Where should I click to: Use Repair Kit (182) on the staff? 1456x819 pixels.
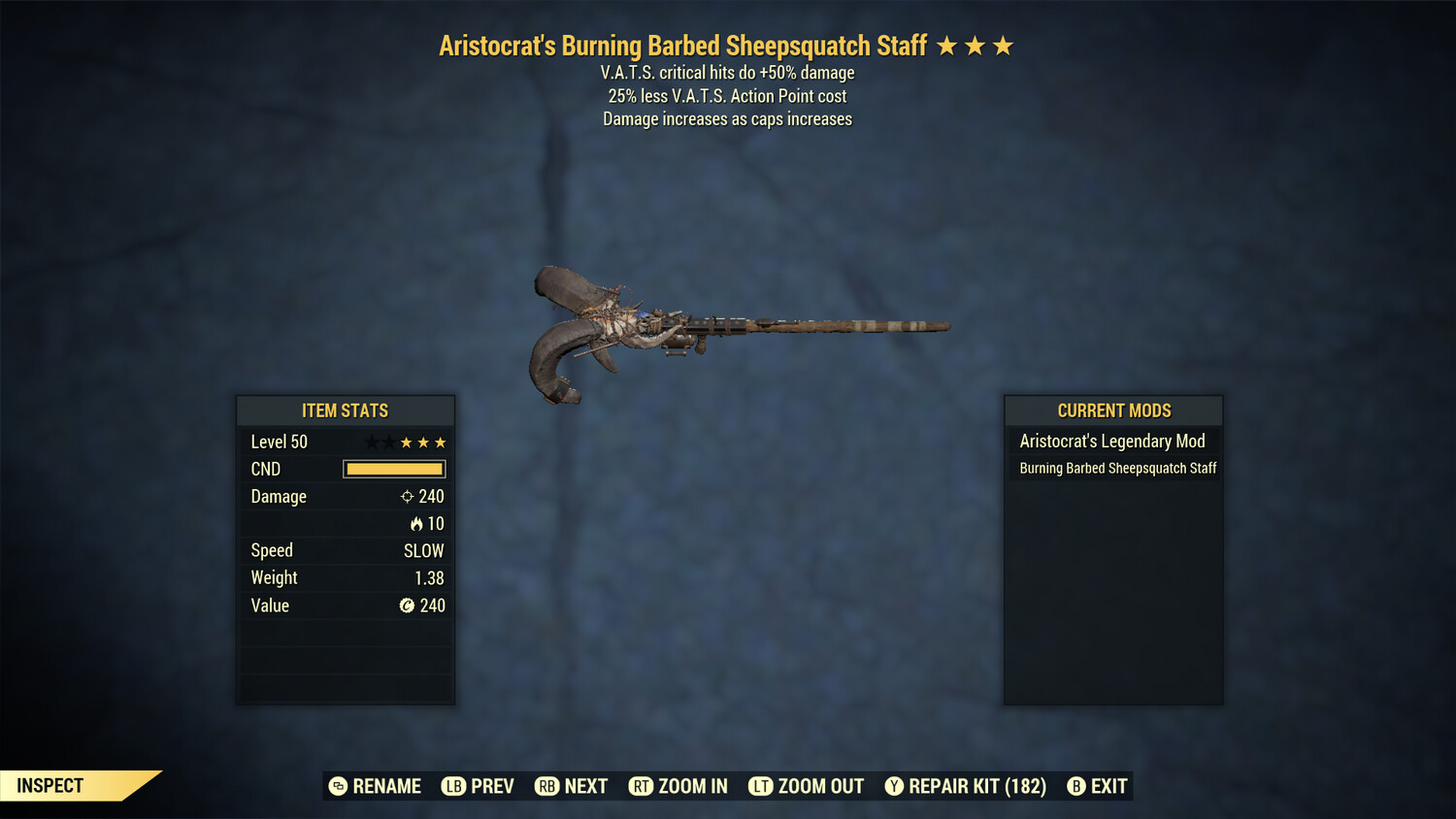tap(966, 786)
